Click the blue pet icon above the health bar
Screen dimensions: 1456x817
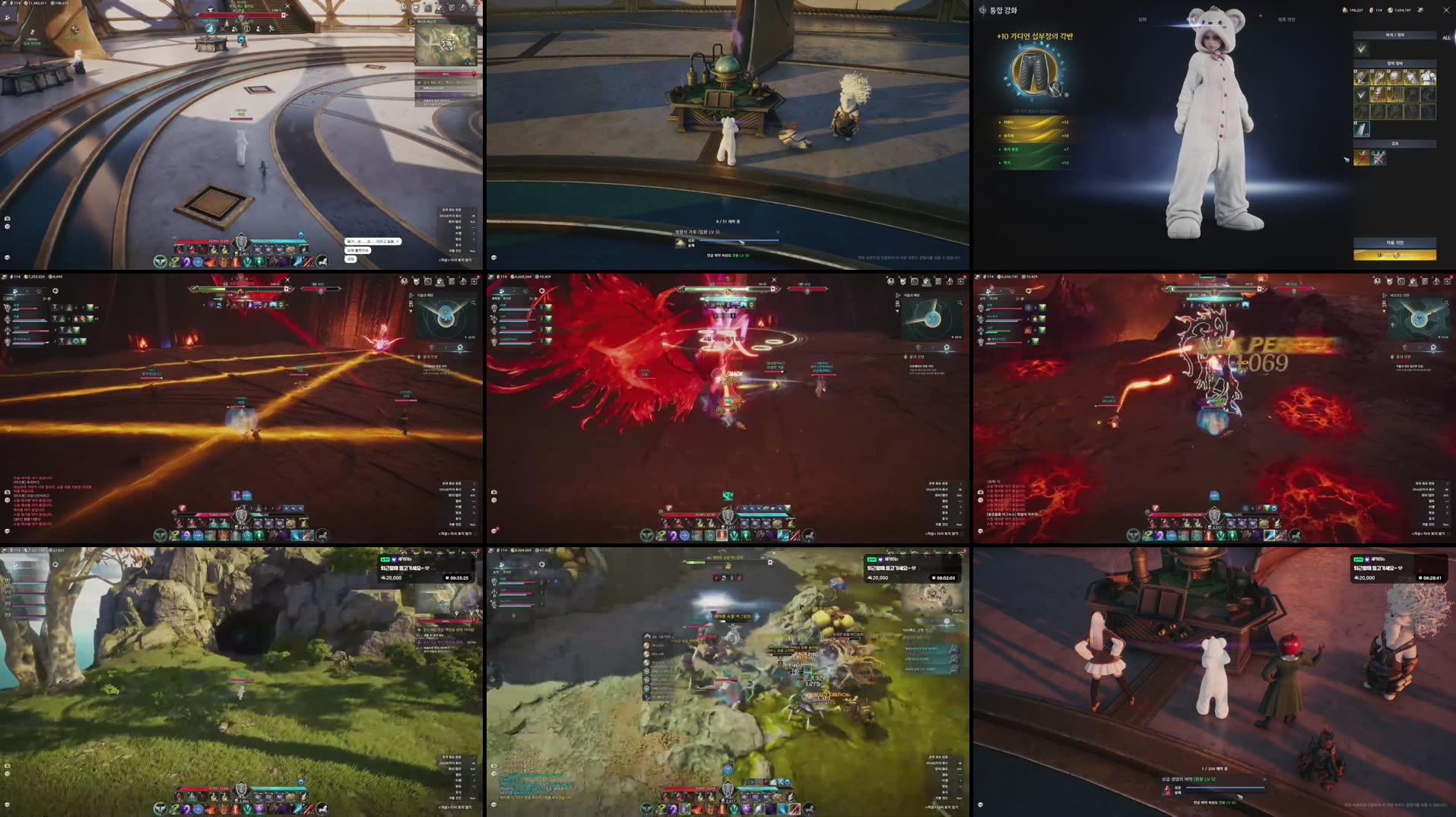pos(301,236)
